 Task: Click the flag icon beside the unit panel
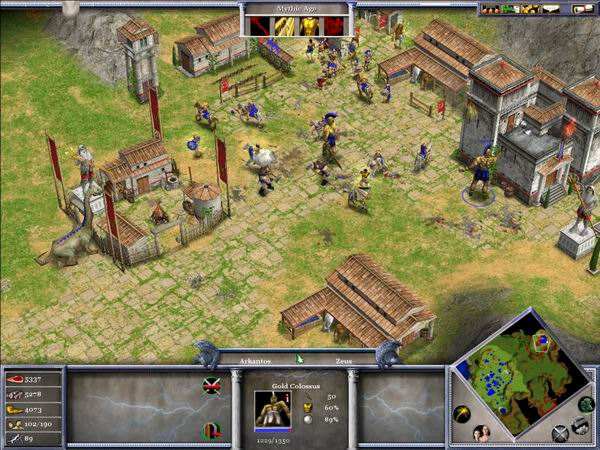coord(212,385)
